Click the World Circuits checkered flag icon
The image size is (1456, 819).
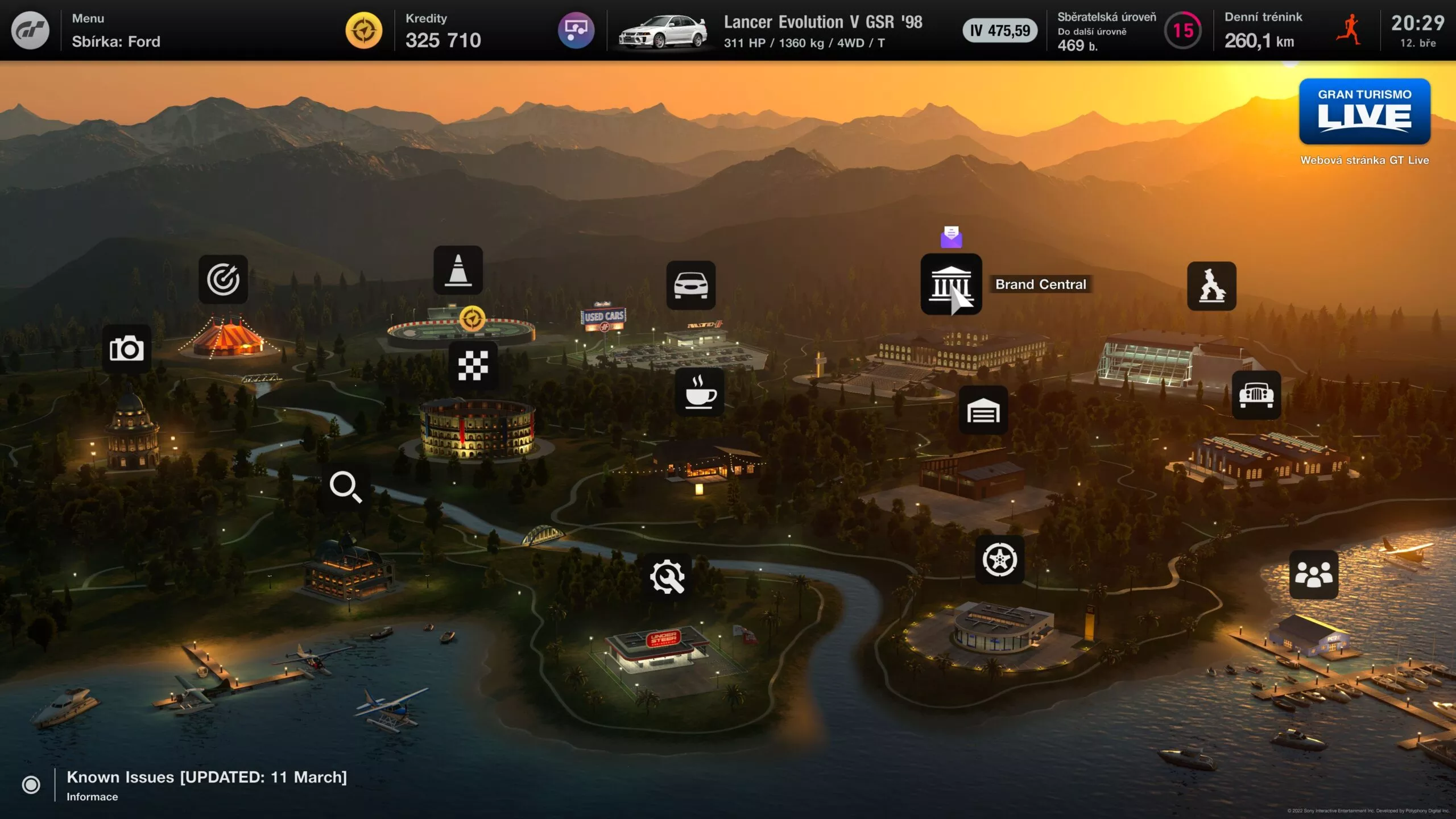pyautogui.click(x=473, y=367)
